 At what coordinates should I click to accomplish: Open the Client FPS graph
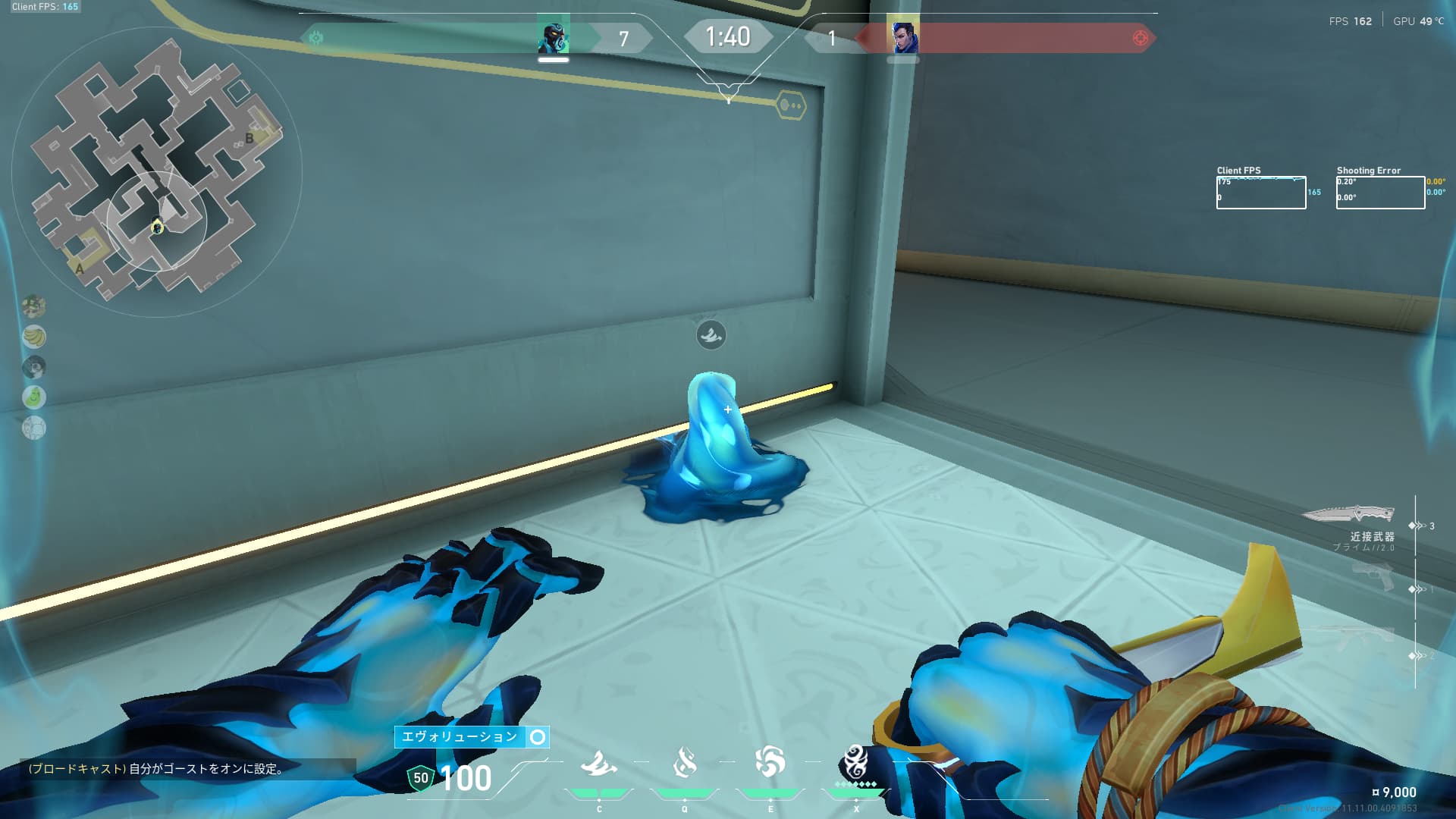[1260, 193]
